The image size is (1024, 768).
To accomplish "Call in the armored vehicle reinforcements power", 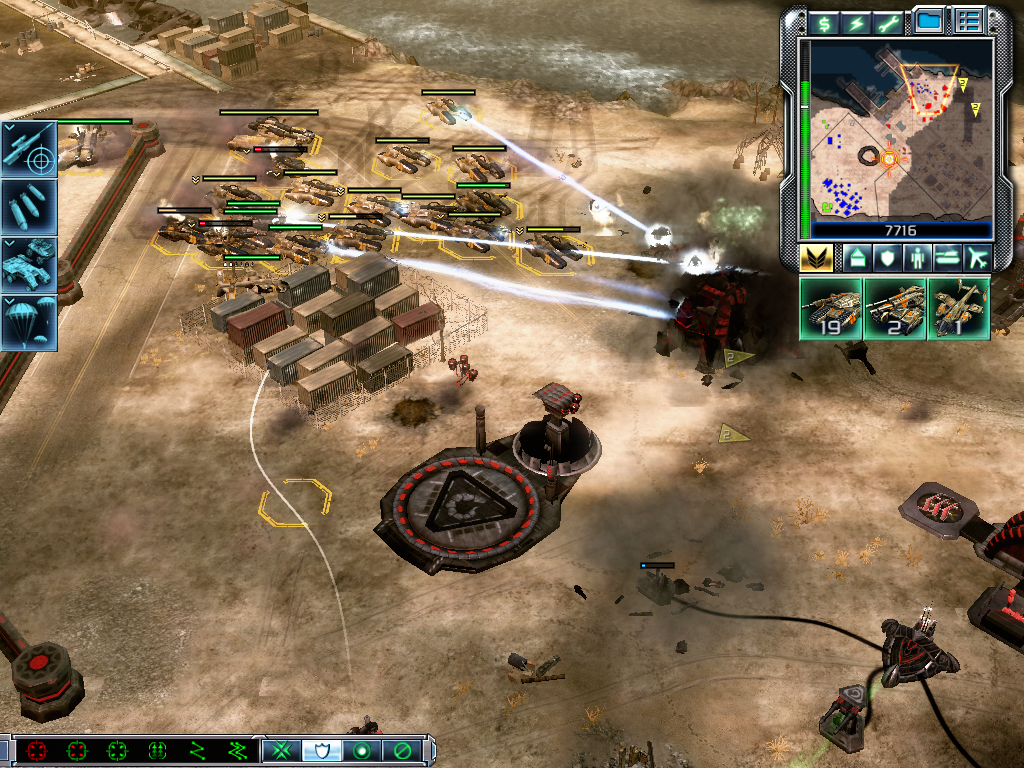I will click(29, 265).
